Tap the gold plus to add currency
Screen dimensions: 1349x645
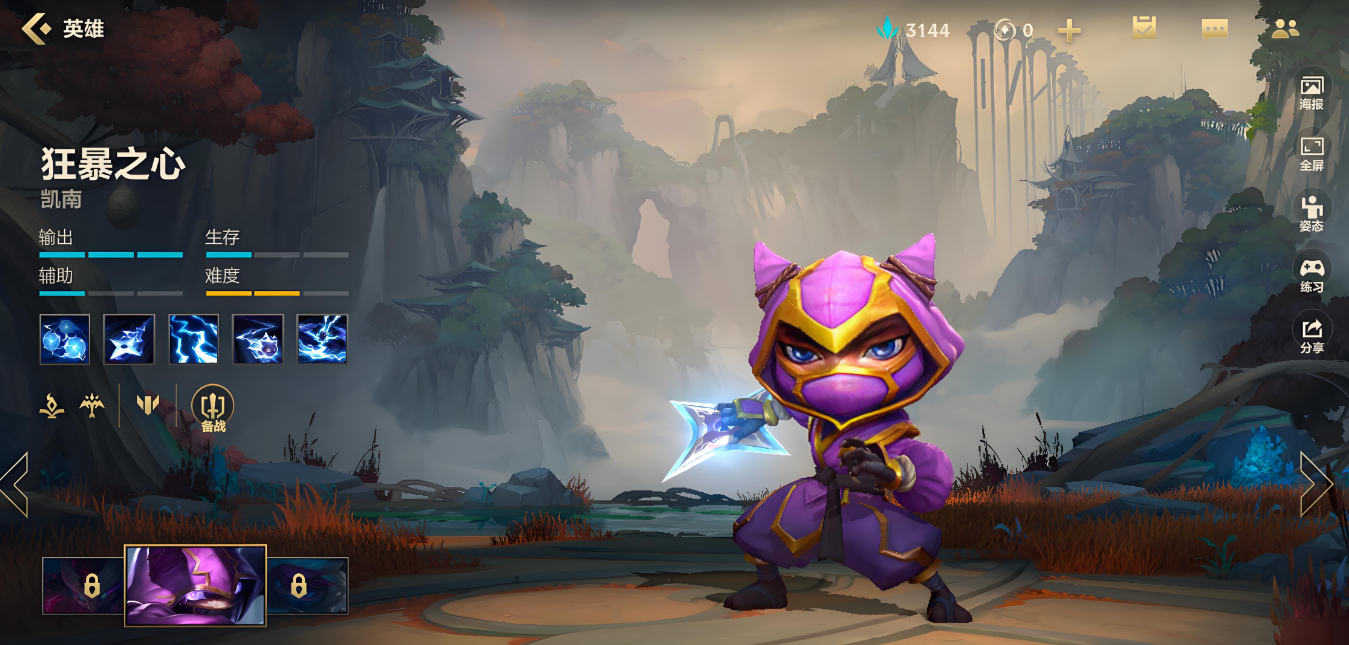click(x=1069, y=31)
